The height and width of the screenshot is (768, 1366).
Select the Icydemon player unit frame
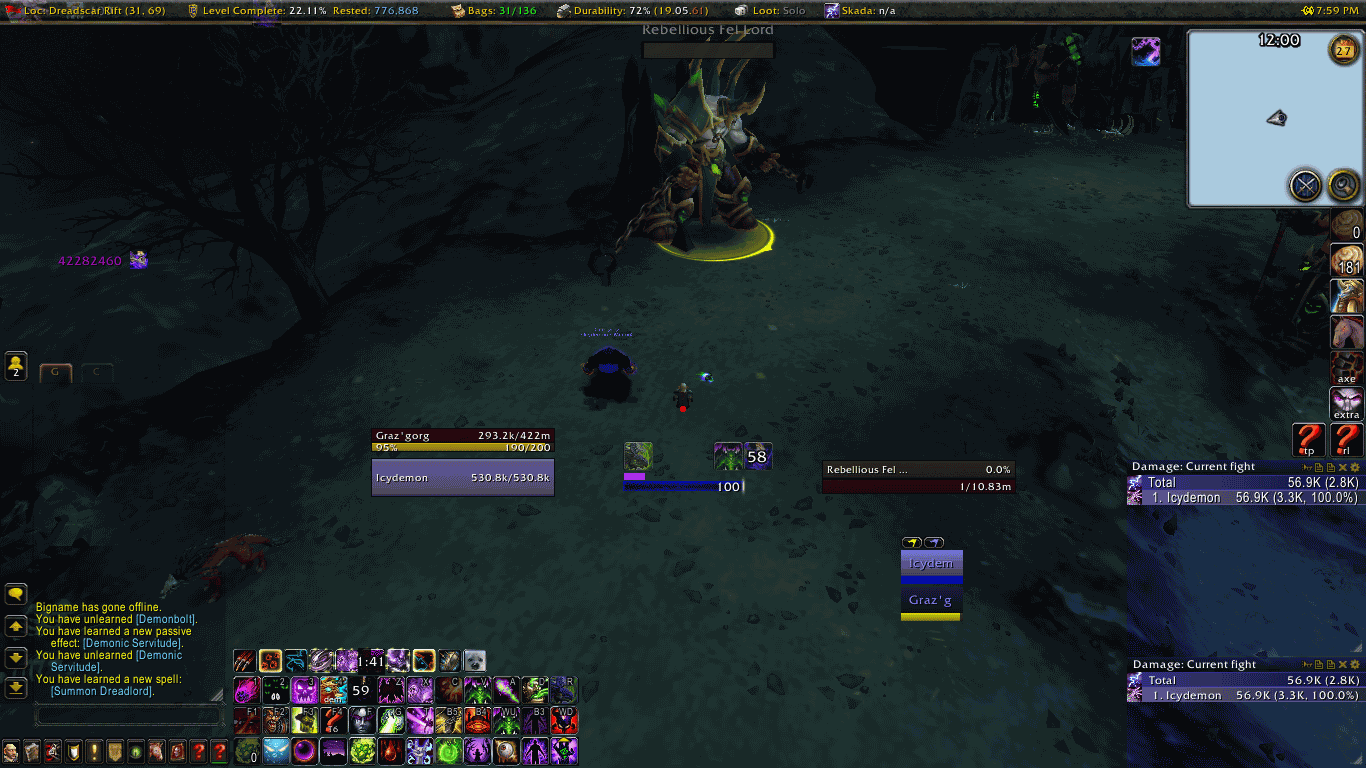pos(463,478)
